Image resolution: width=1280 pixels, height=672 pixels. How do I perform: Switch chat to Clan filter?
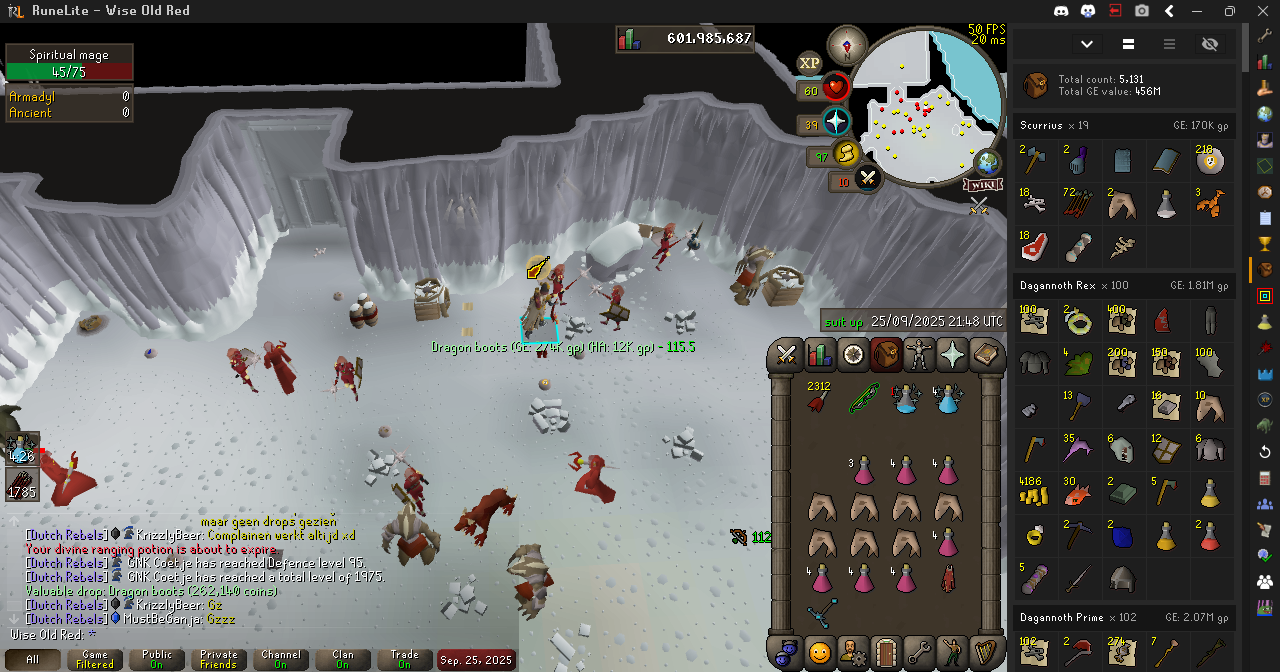tap(342, 660)
